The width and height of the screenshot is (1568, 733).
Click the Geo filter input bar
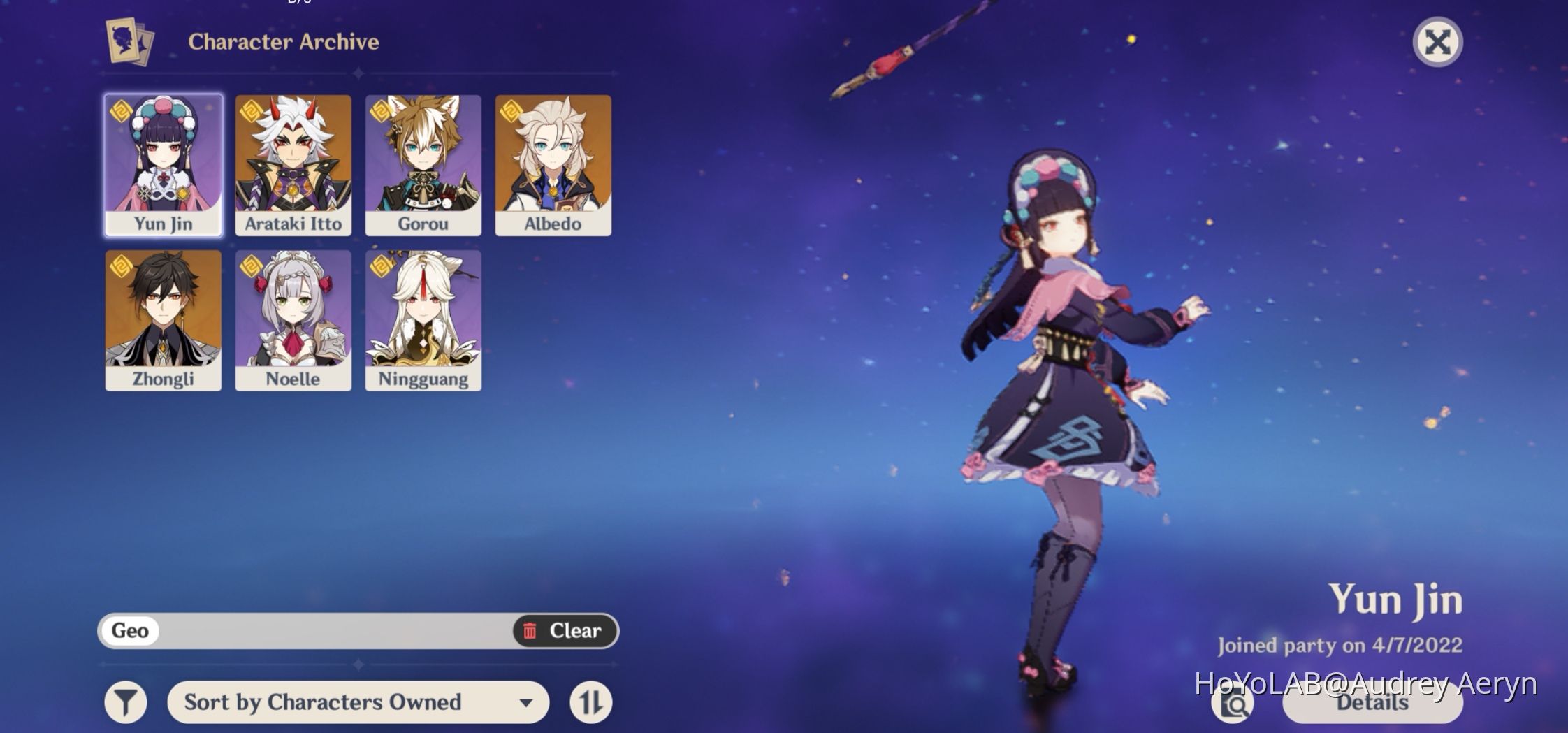tap(314, 630)
